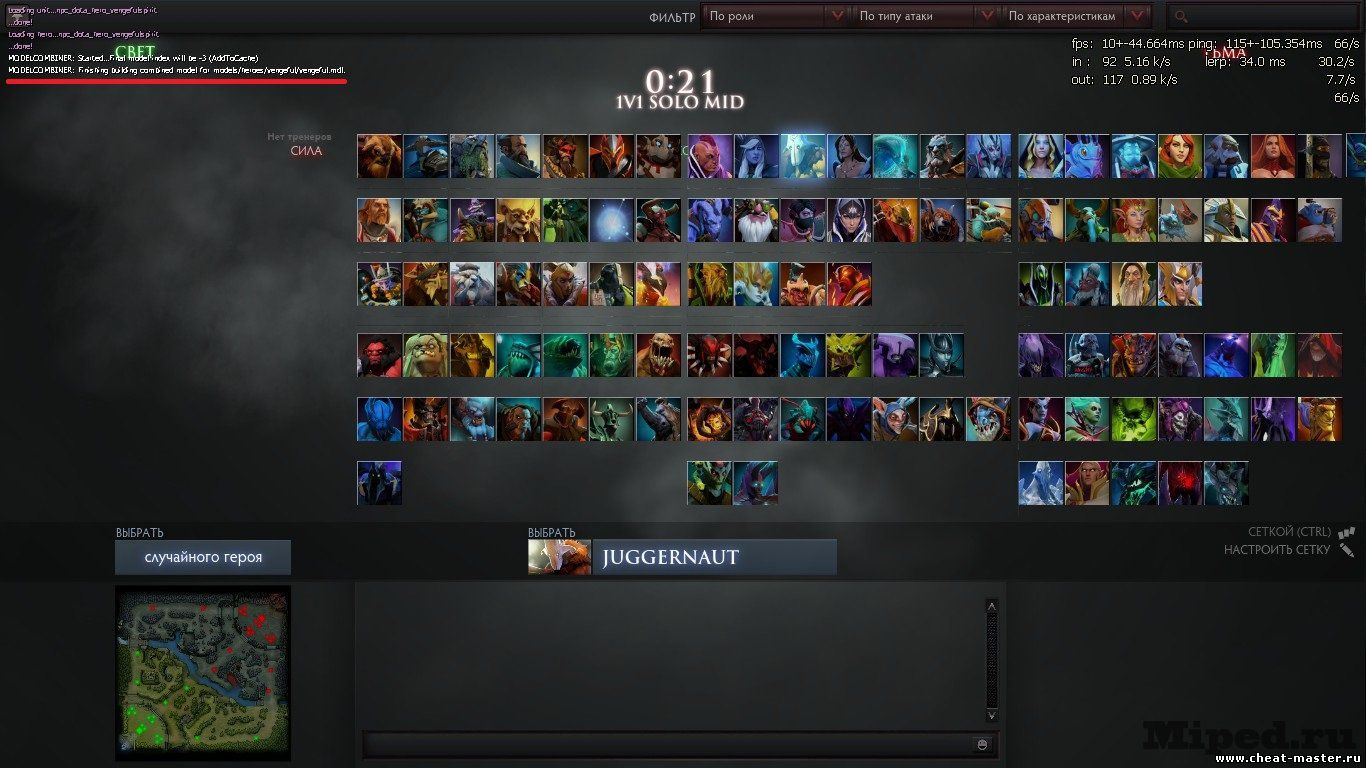Confirm the Juggernaut pick button
This screenshot has width=1366, height=768.
[x=714, y=557]
